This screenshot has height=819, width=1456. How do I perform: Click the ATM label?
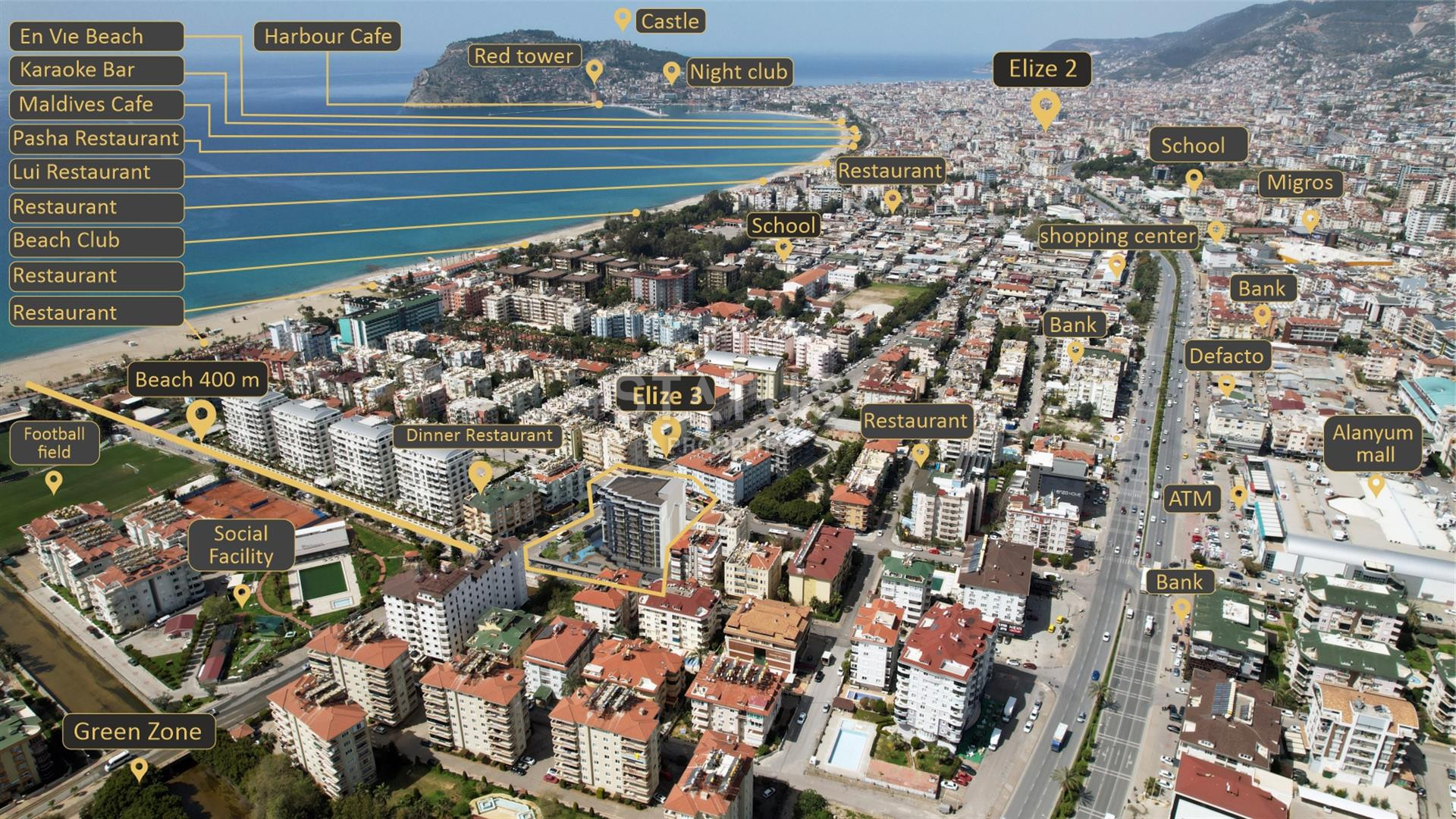point(1191,499)
